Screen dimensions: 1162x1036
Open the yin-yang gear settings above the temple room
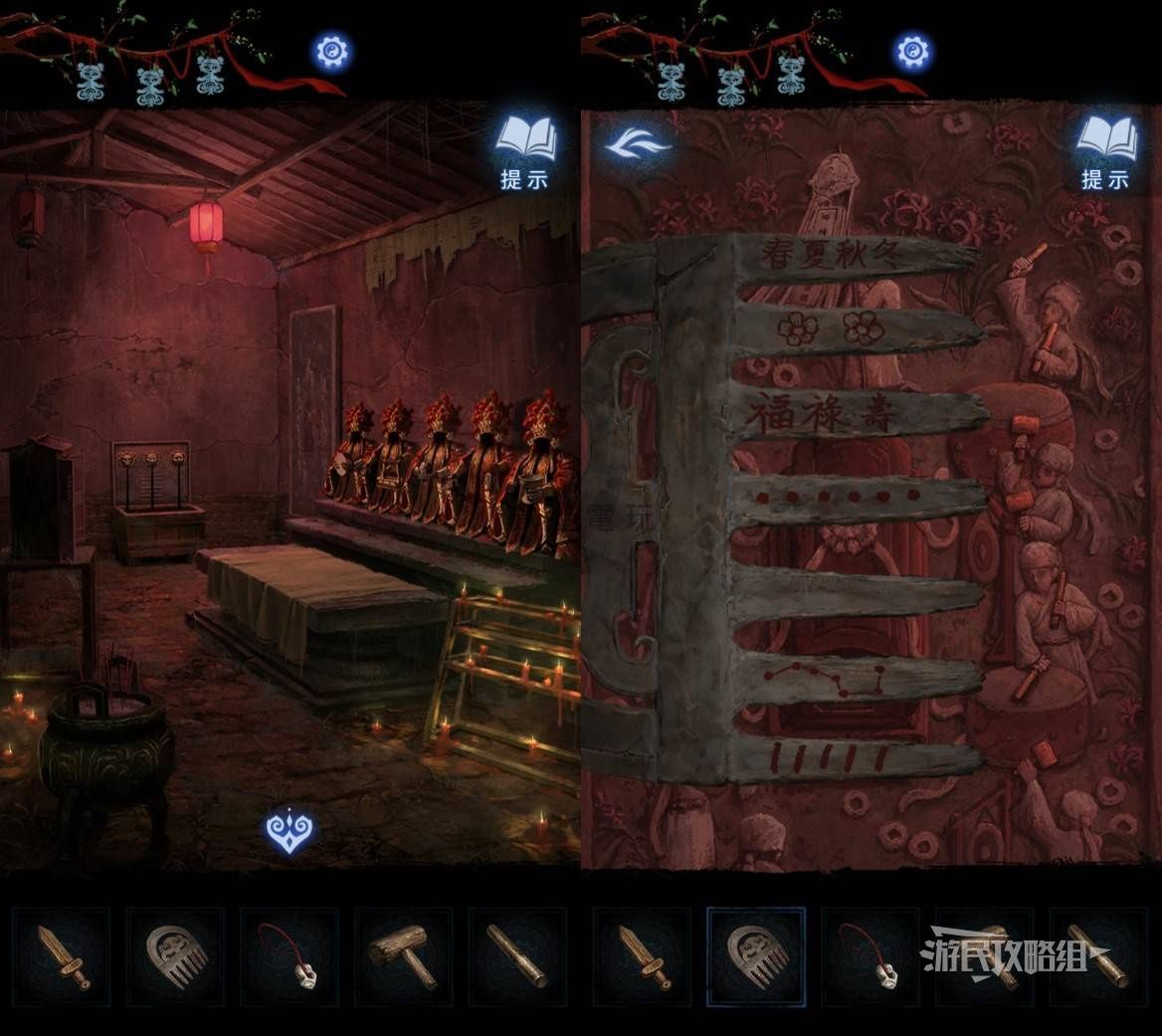pyautogui.click(x=332, y=51)
